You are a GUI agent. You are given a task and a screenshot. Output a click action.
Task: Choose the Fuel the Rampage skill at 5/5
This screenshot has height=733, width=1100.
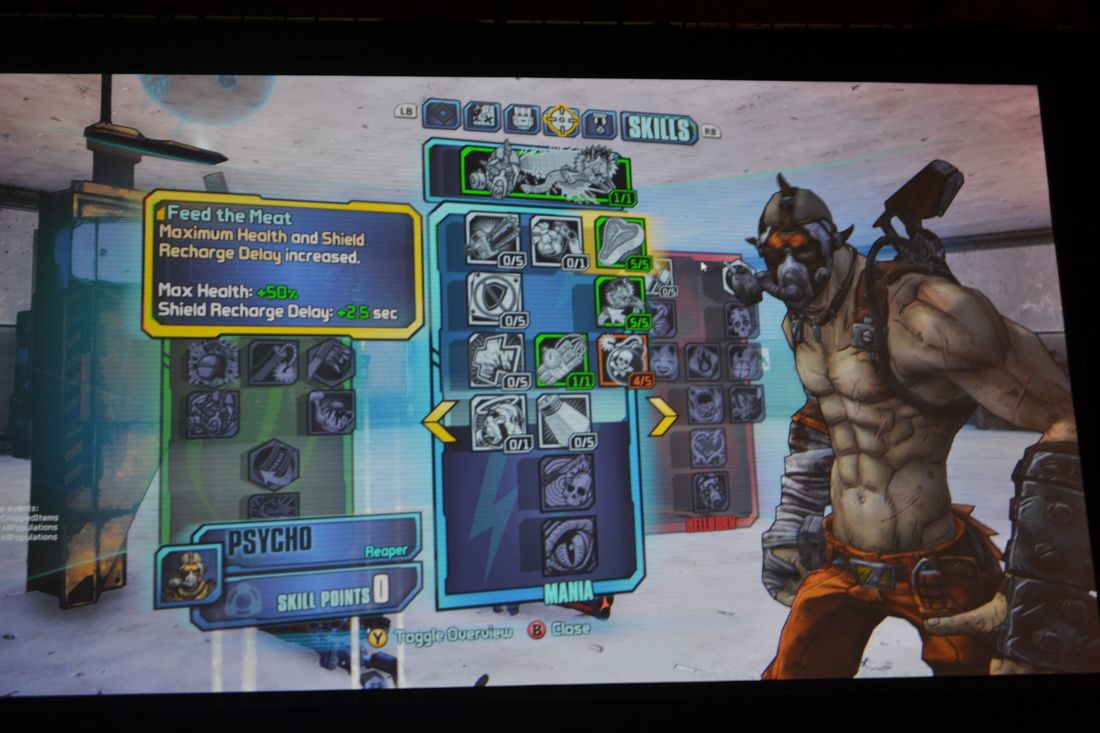[619, 300]
